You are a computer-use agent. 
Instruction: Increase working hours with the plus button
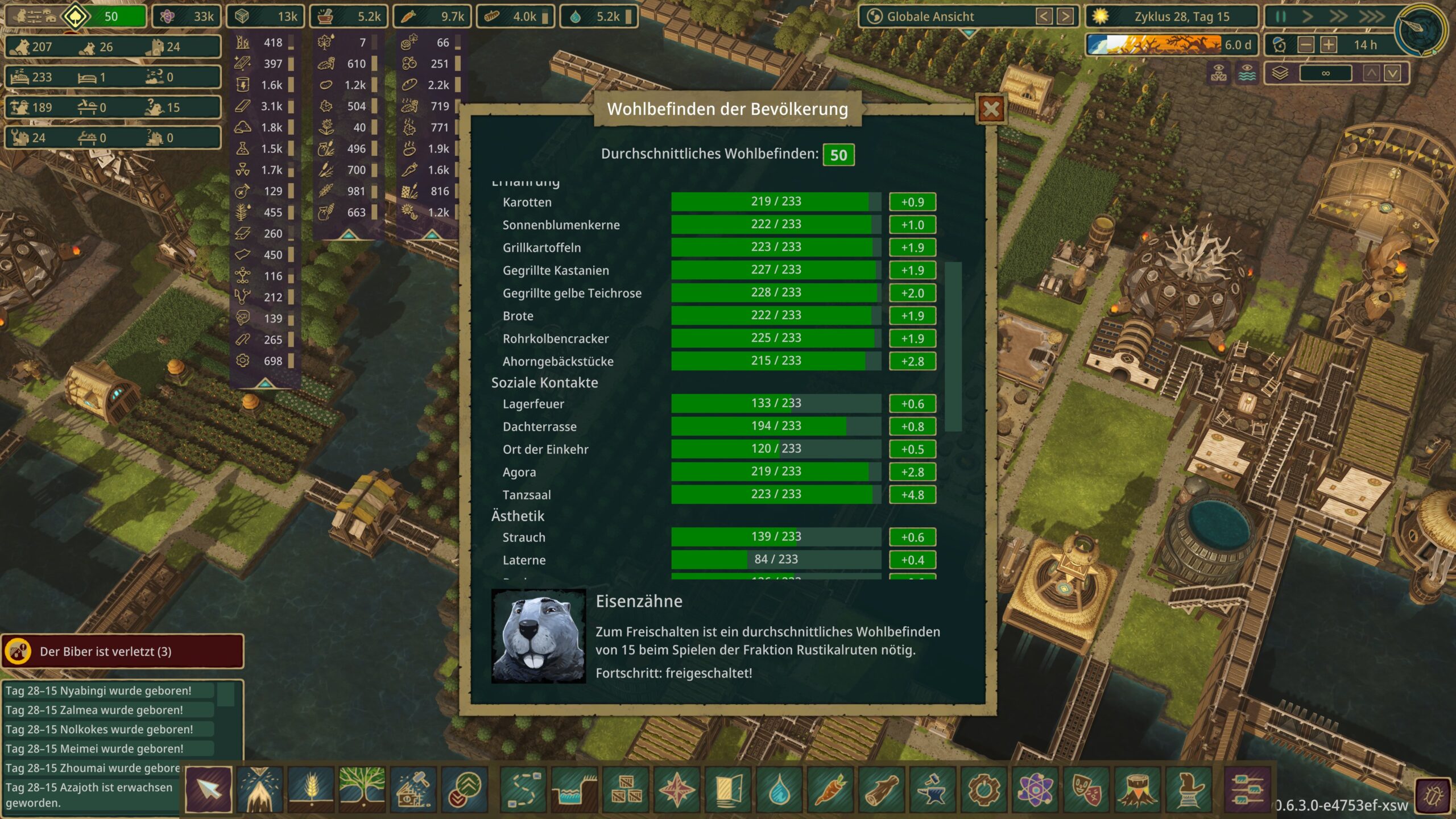click(x=1329, y=45)
